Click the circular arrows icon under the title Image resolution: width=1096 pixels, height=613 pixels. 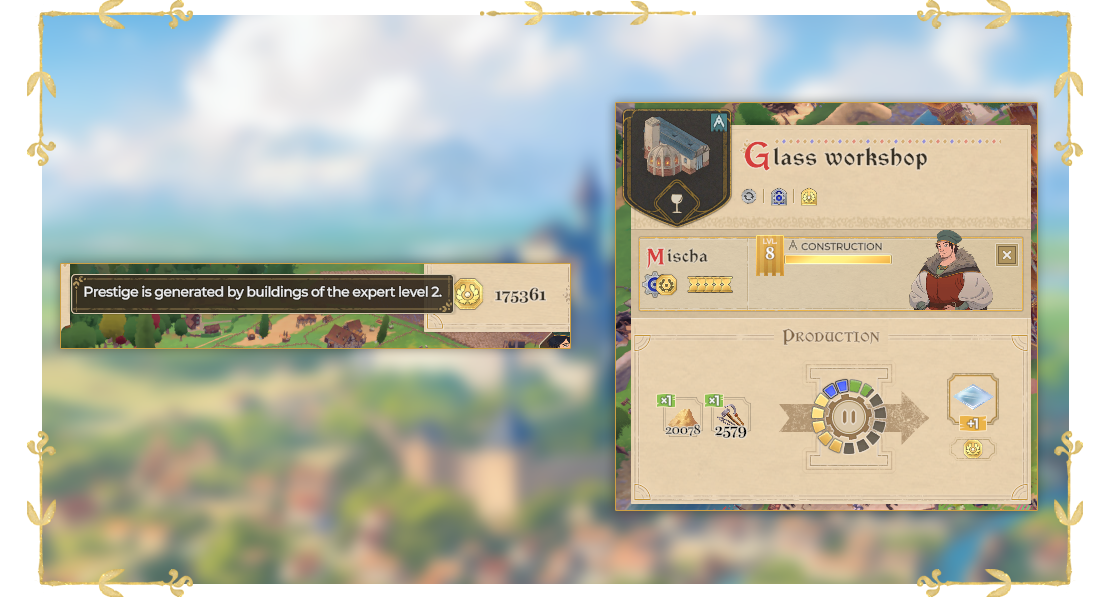click(x=749, y=197)
